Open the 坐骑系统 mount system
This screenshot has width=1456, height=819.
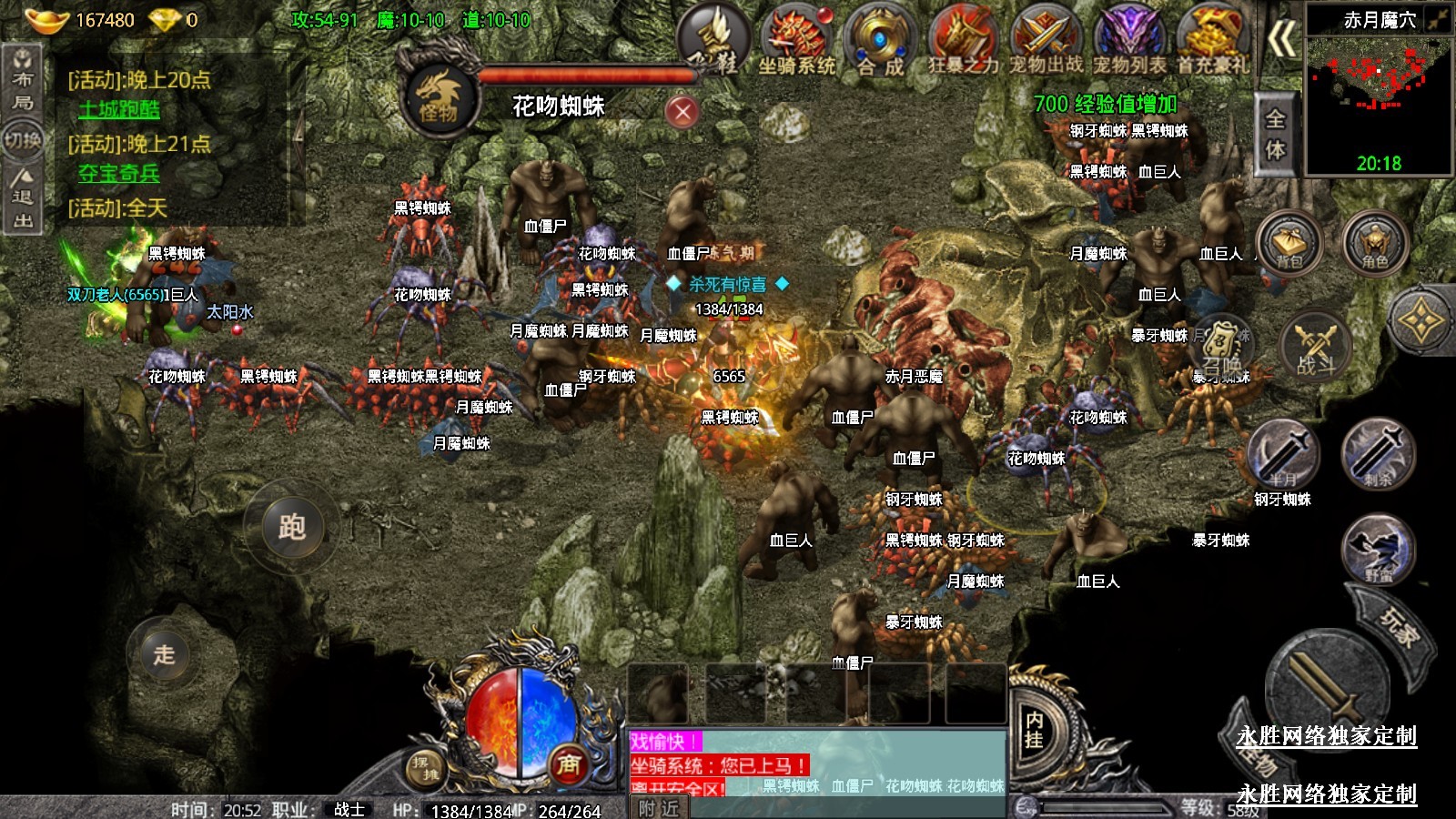[x=797, y=41]
